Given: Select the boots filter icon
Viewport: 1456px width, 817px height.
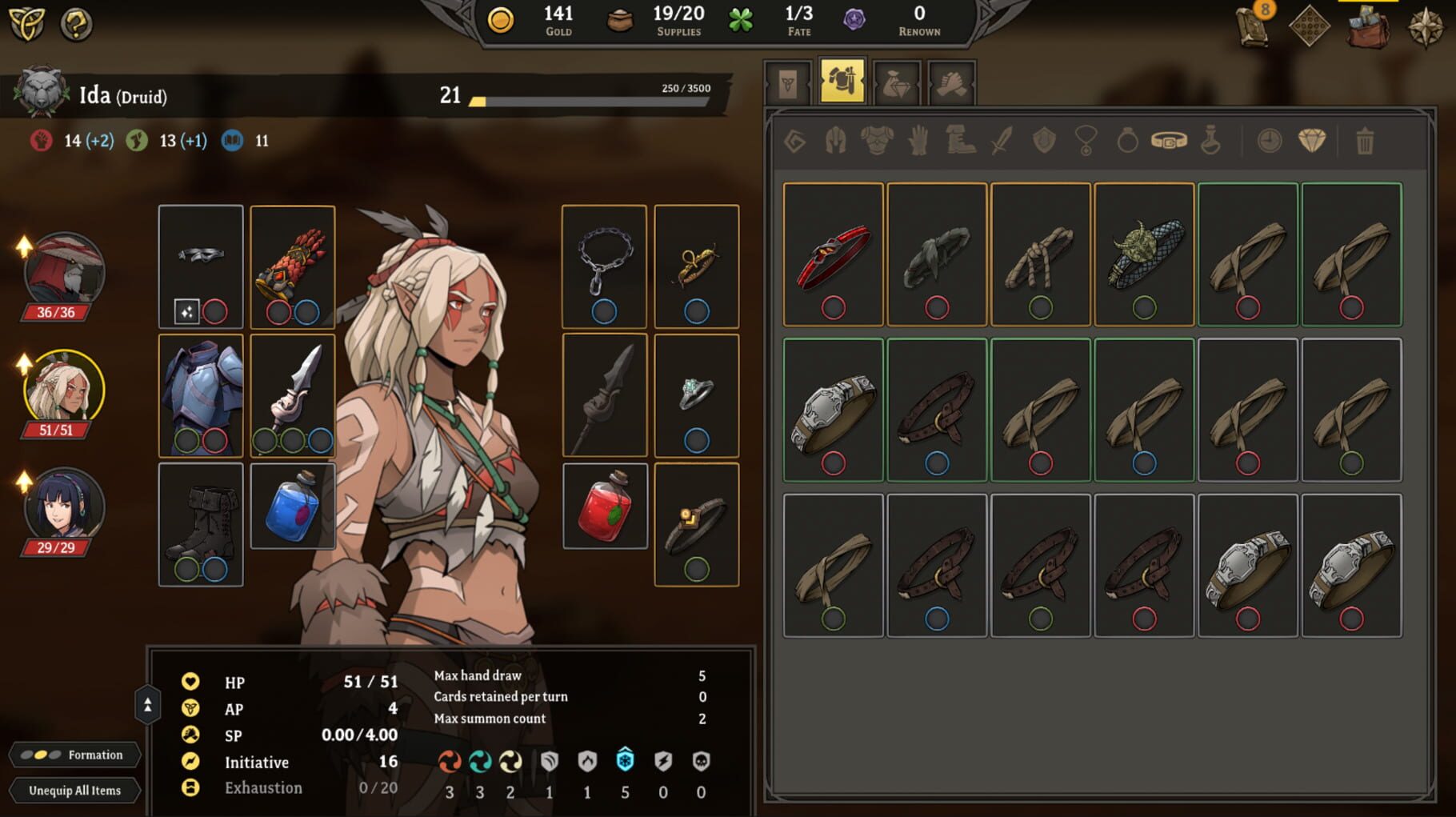Looking at the screenshot, I should (958, 142).
